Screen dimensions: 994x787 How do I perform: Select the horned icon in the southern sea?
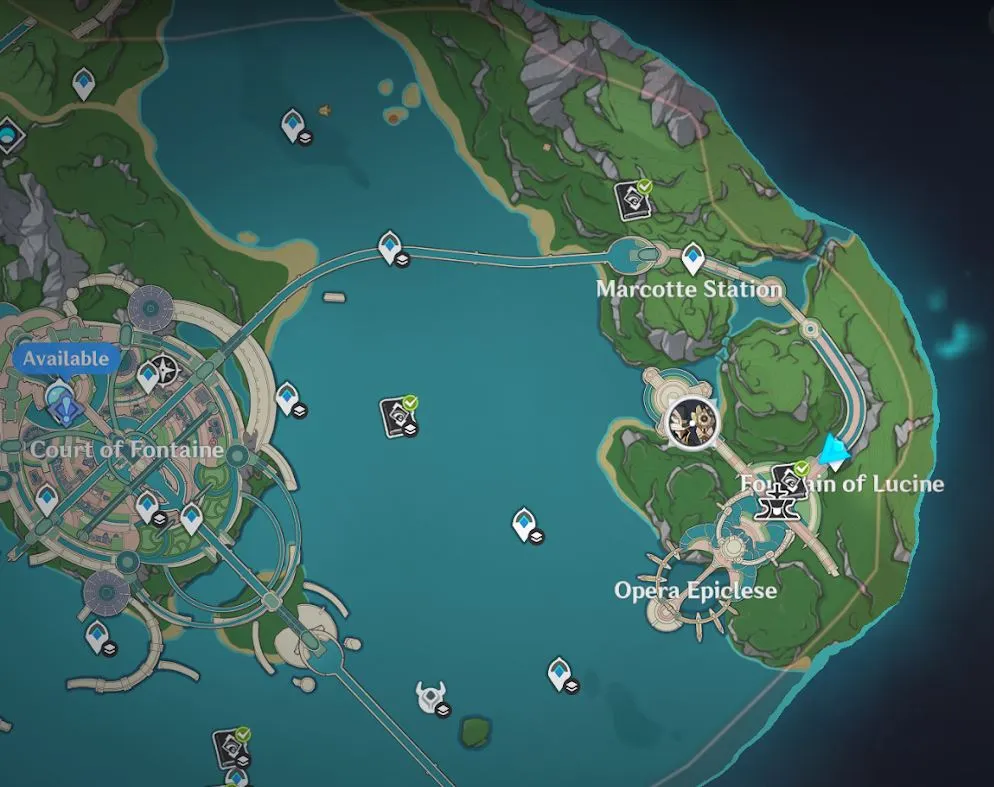coord(431,696)
